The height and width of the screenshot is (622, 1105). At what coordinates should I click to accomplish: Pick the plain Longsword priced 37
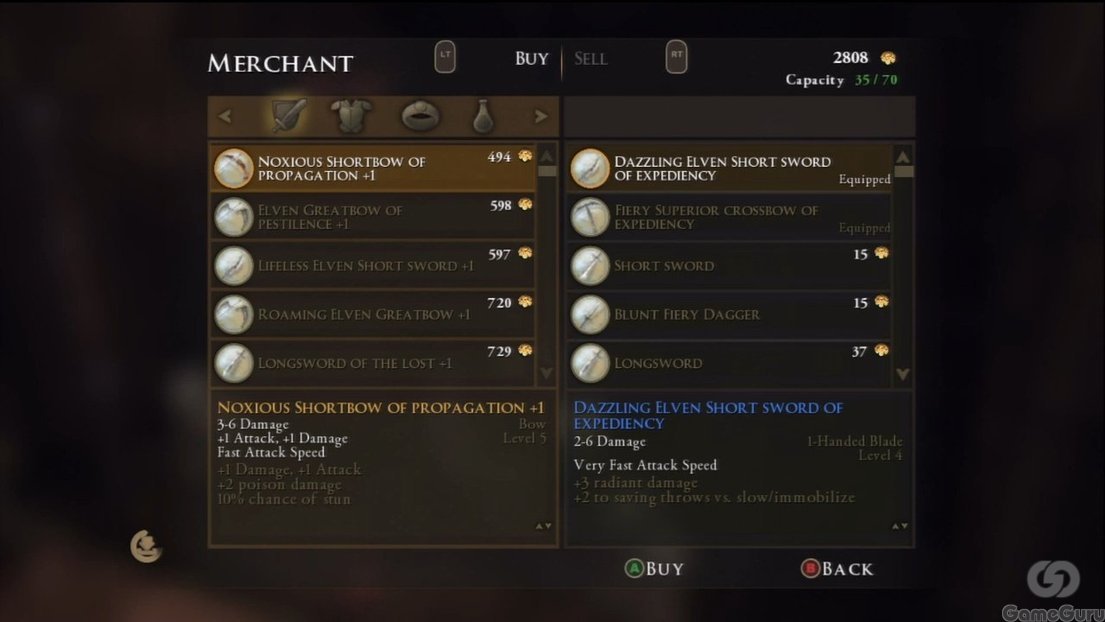[x=729, y=362]
